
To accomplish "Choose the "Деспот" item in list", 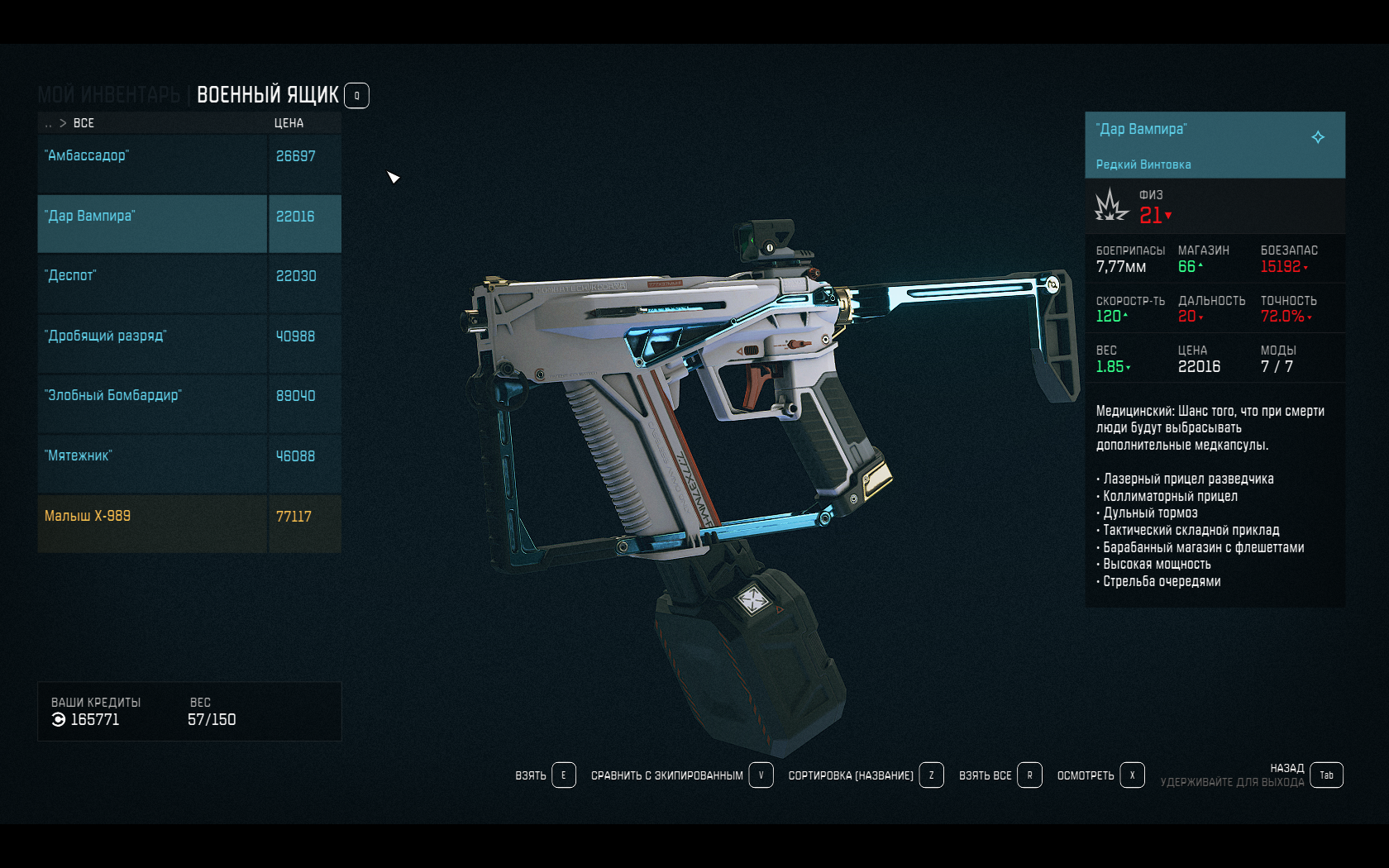I will tap(153, 284).
